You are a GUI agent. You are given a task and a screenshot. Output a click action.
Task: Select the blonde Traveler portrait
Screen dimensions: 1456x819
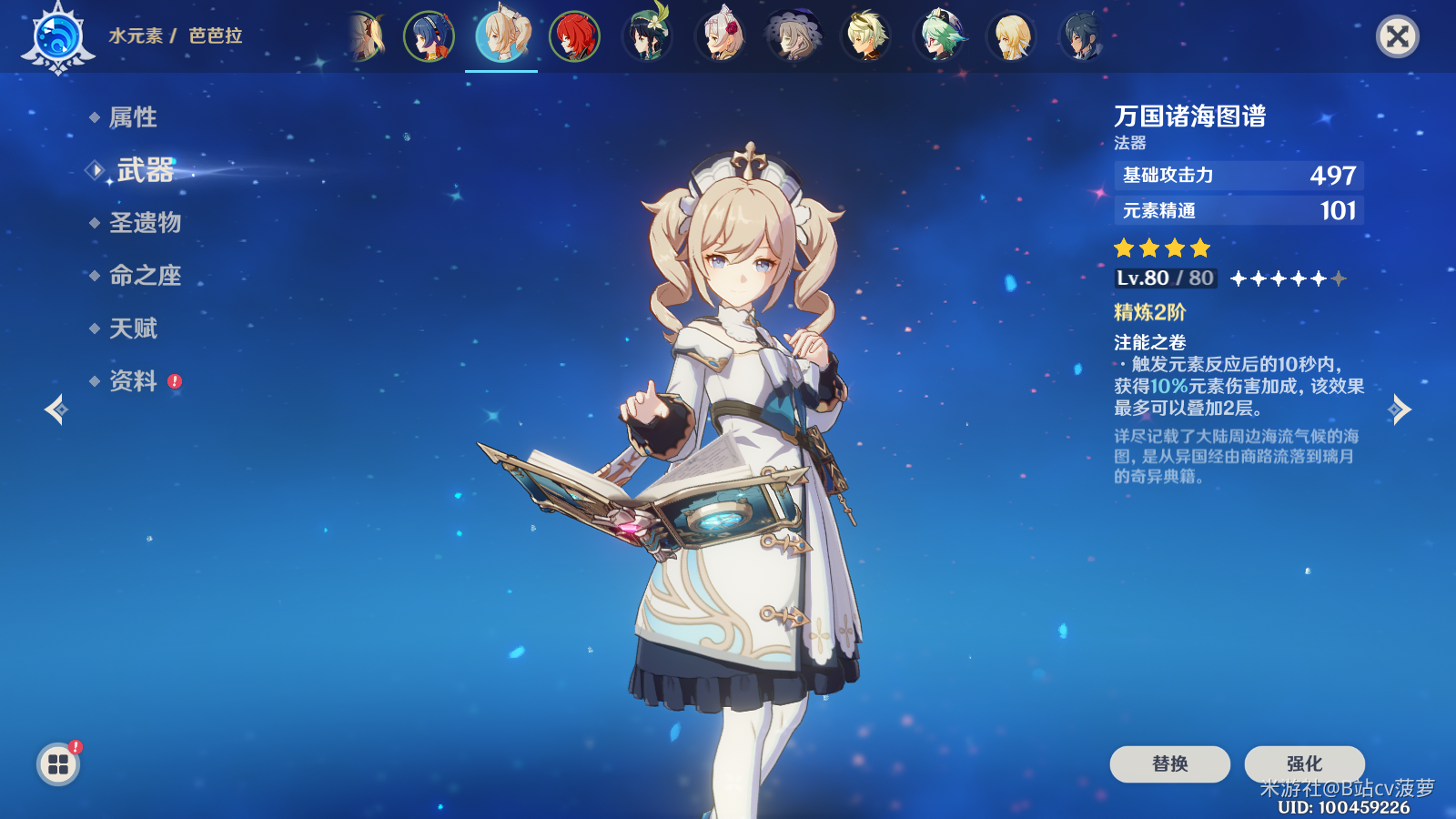pyautogui.click(x=1011, y=36)
